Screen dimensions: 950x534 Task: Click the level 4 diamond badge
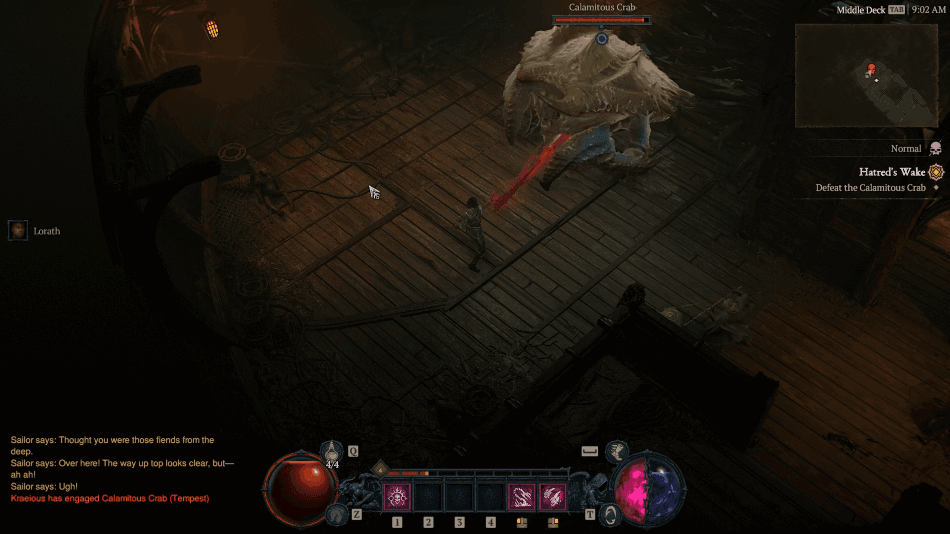pos(380,469)
